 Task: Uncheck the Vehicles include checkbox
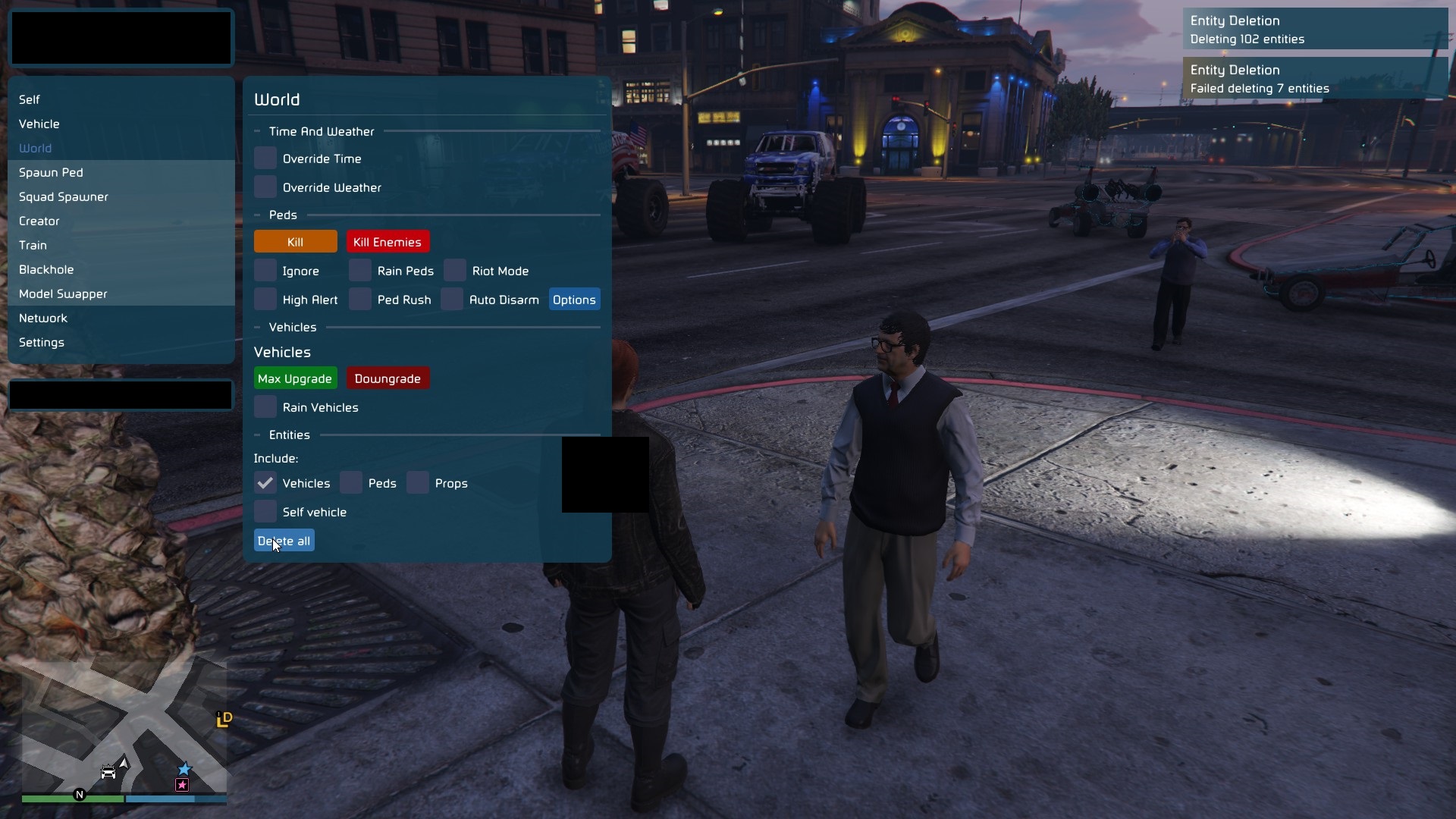coord(265,482)
